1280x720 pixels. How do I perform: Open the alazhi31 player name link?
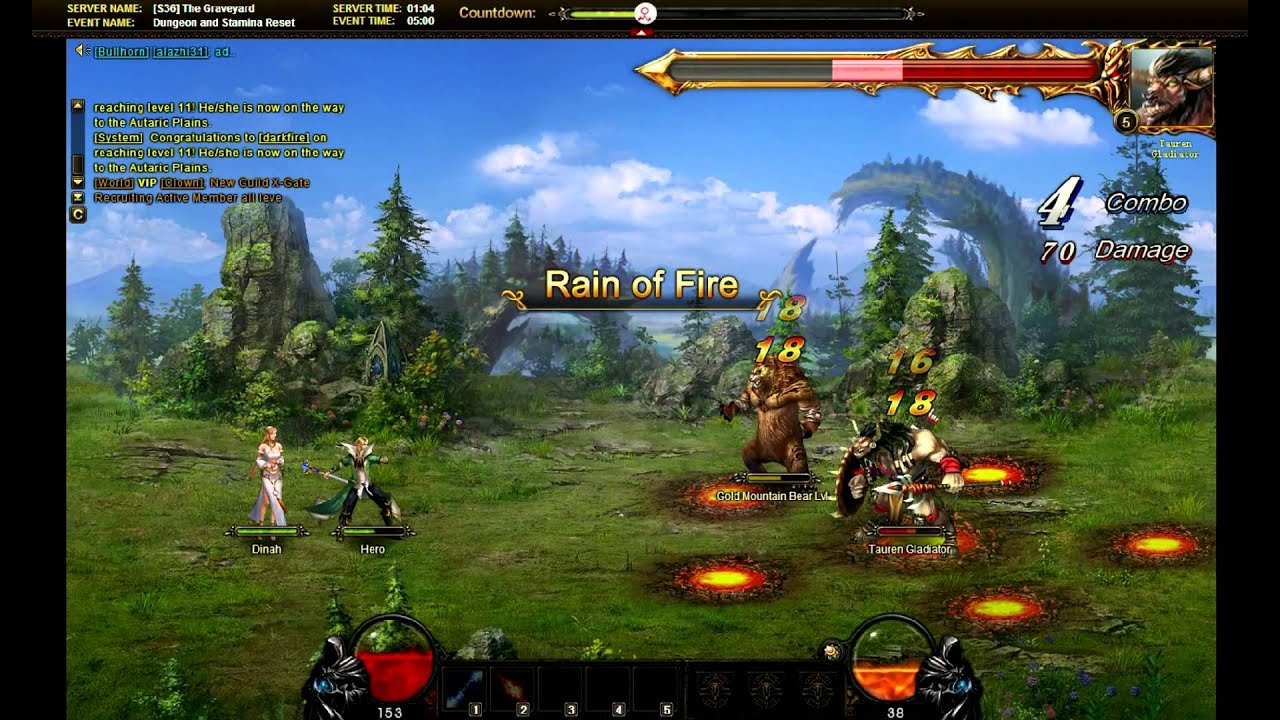(180, 51)
